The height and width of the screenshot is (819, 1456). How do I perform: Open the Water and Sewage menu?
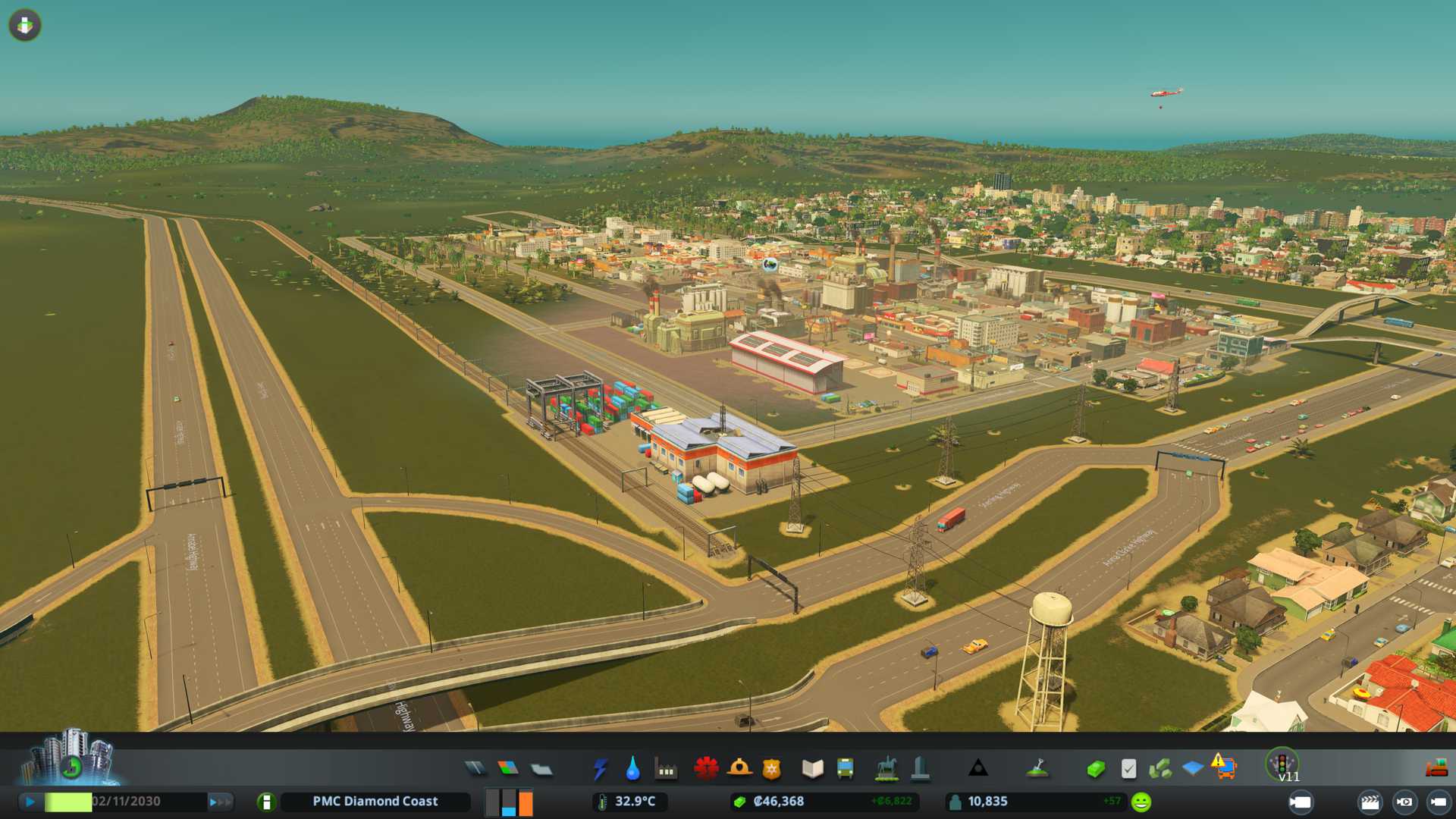(633, 769)
